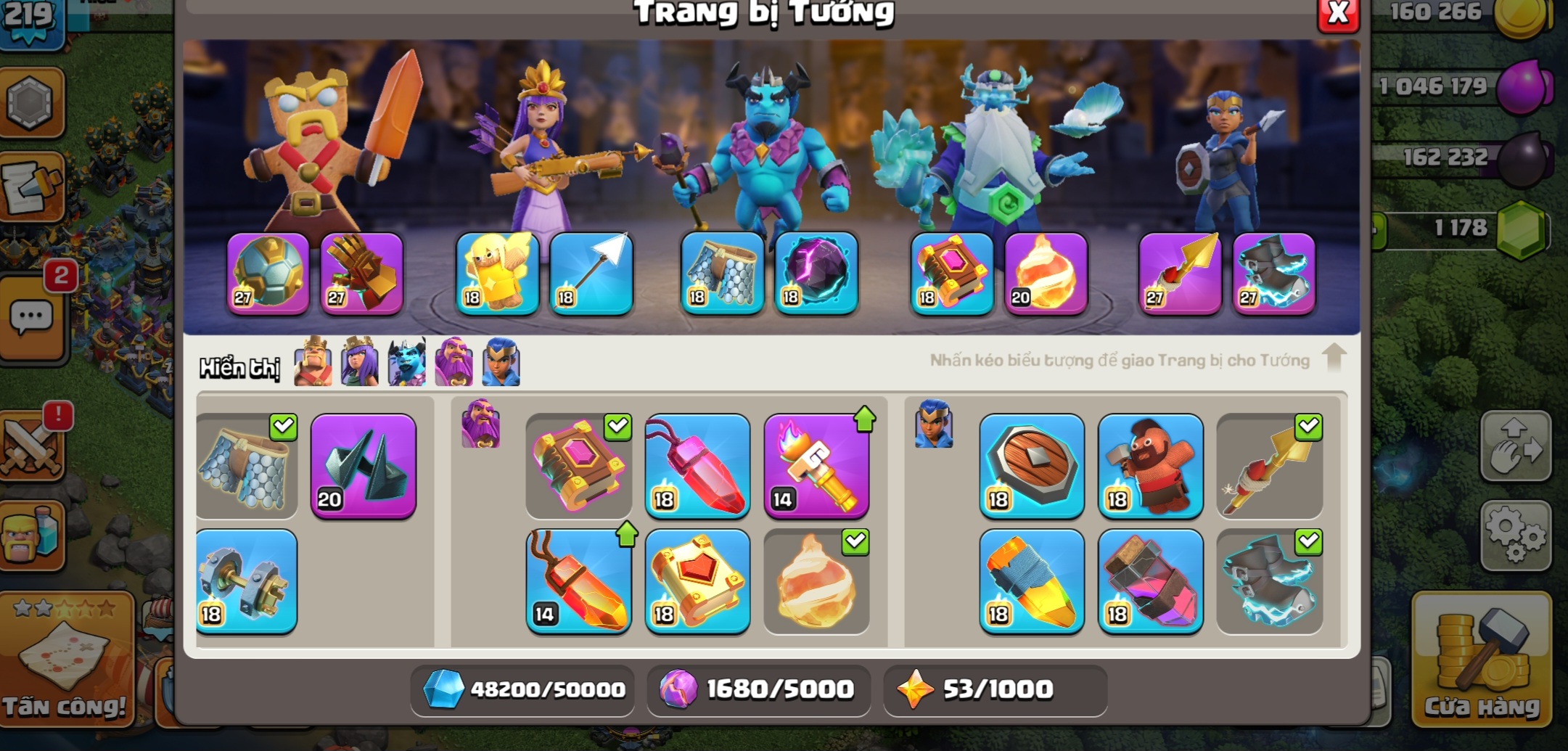This screenshot has height=751, width=1568.
Task: Select the equipped Frozen Arrow slot
Action: pos(591,274)
